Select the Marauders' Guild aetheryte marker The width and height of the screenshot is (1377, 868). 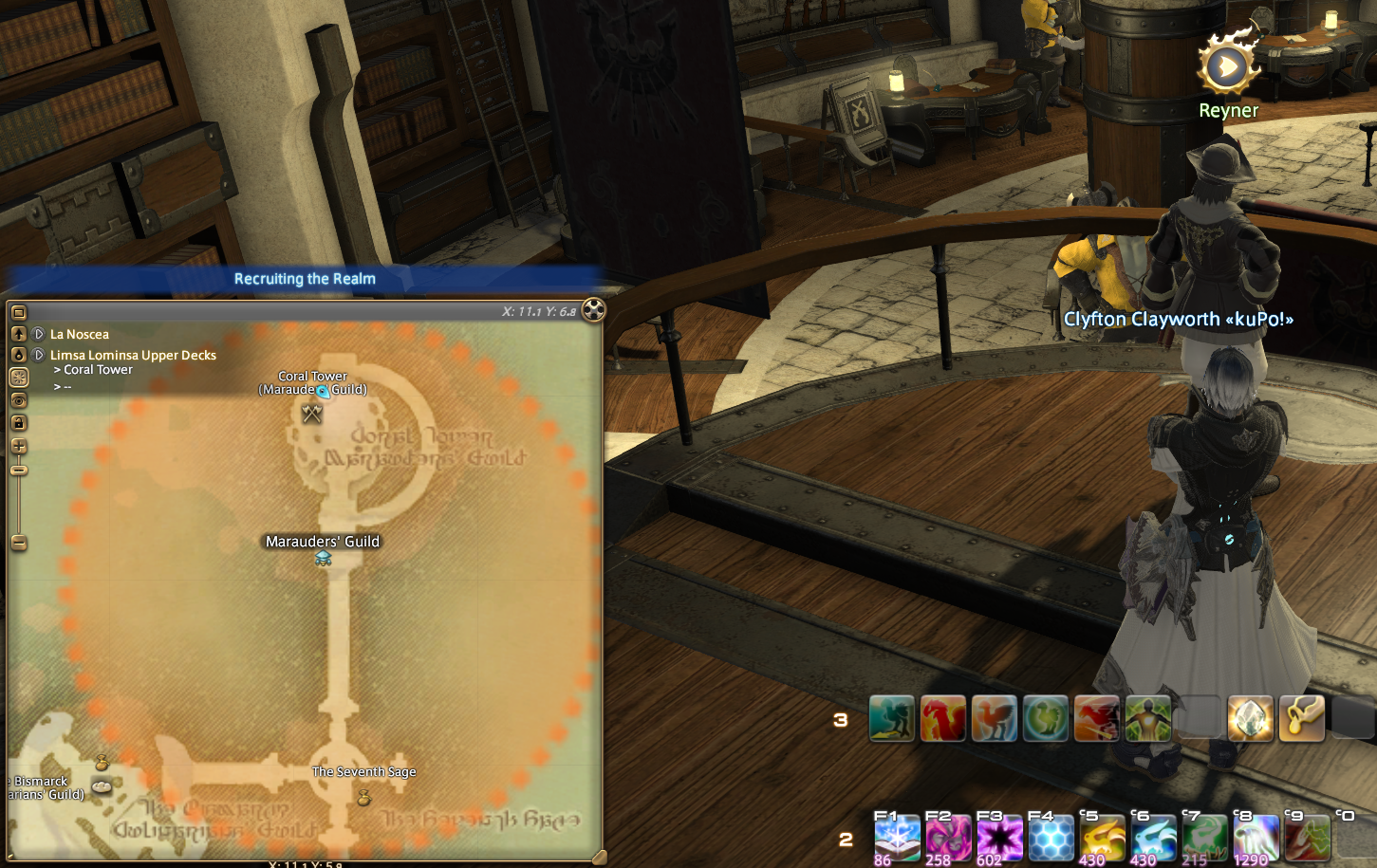click(323, 559)
